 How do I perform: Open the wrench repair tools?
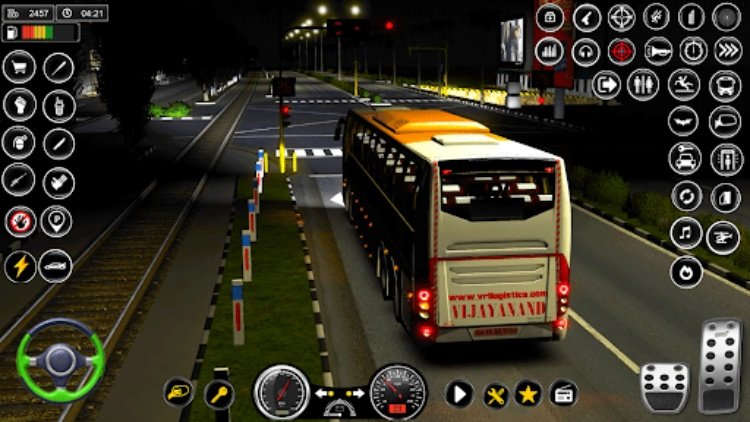(x=495, y=393)
